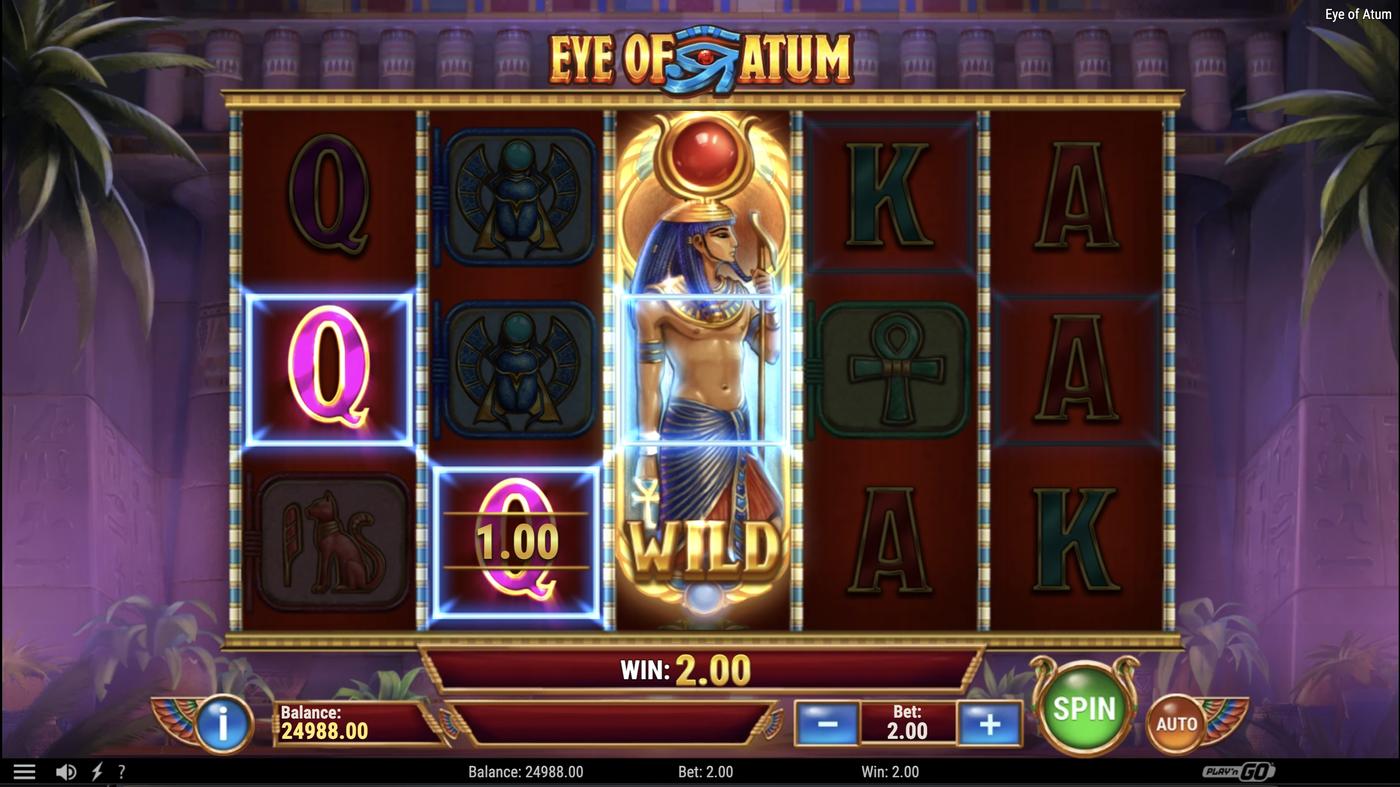The height and width of the screenshot is (787, 1400).
Task: Enable turbo mode with lightning icon
Action: (95, 770)
